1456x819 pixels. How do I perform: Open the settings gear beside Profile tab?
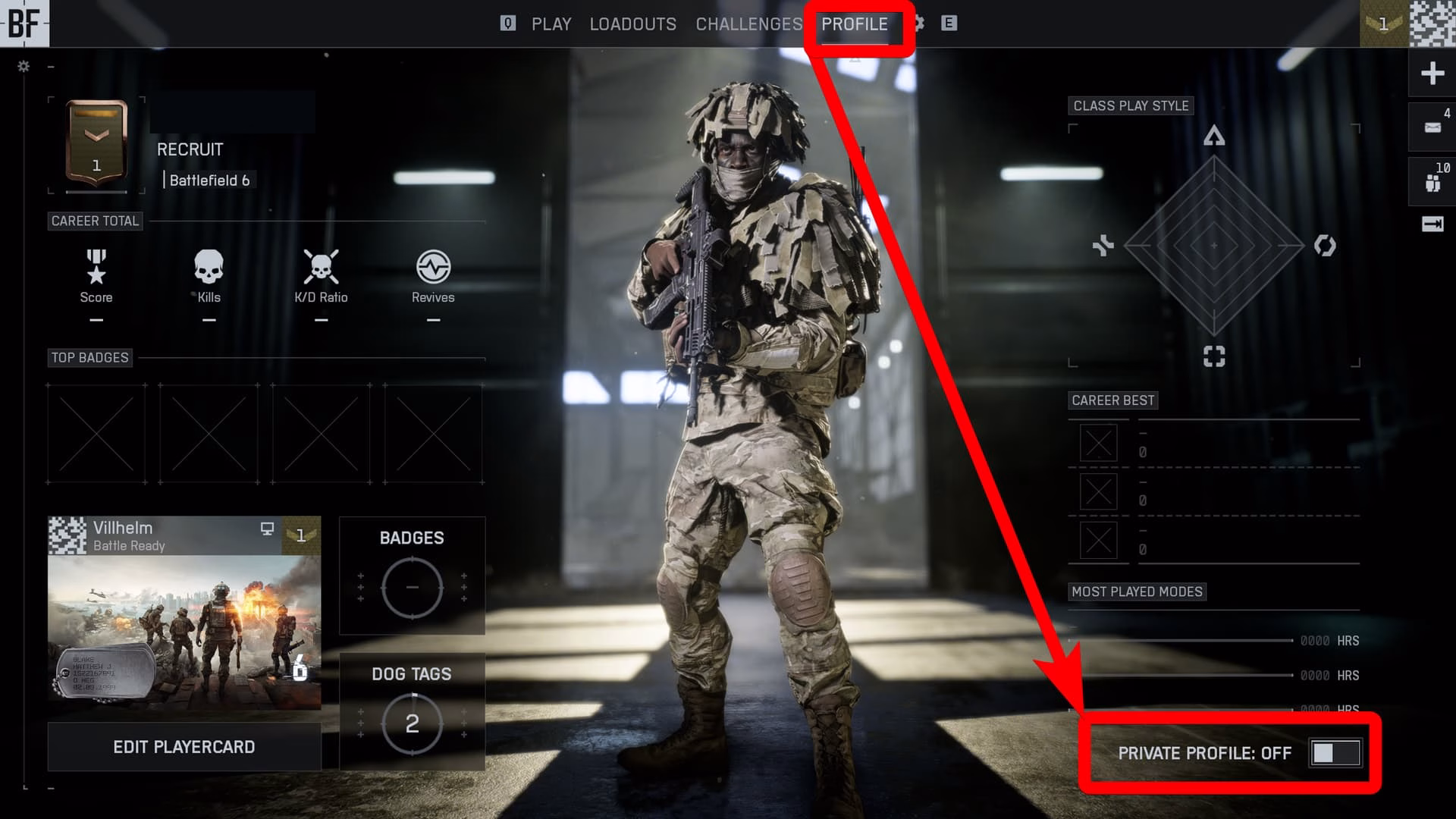tap(920, 24)
